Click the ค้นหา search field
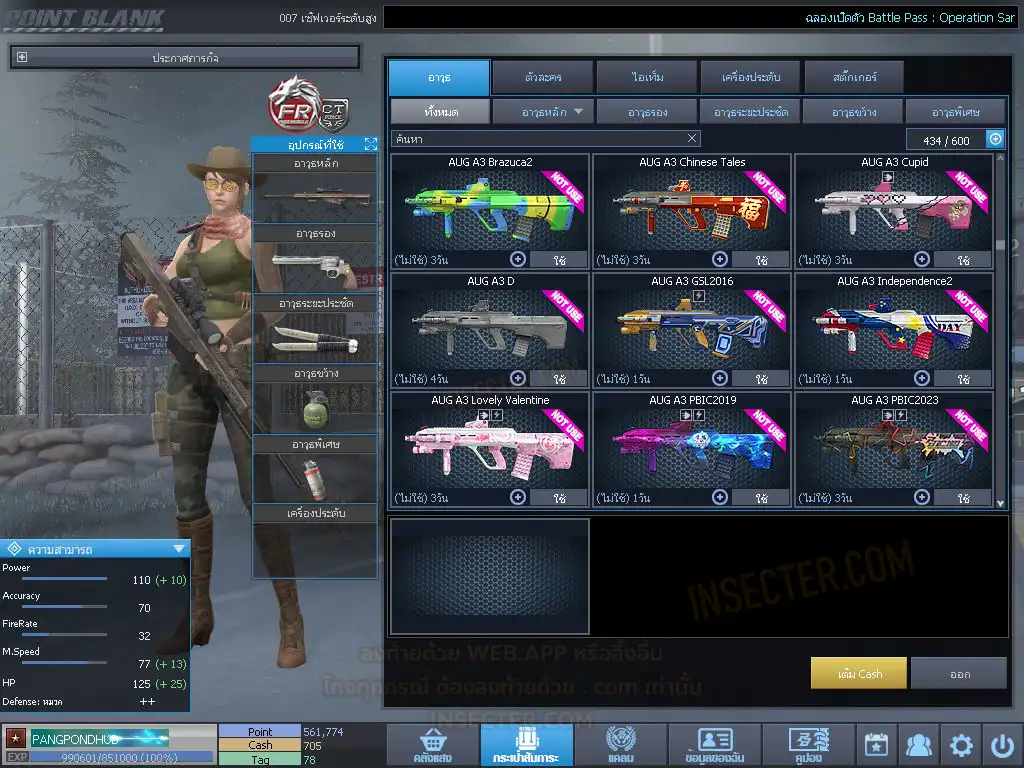 [540, 139]
